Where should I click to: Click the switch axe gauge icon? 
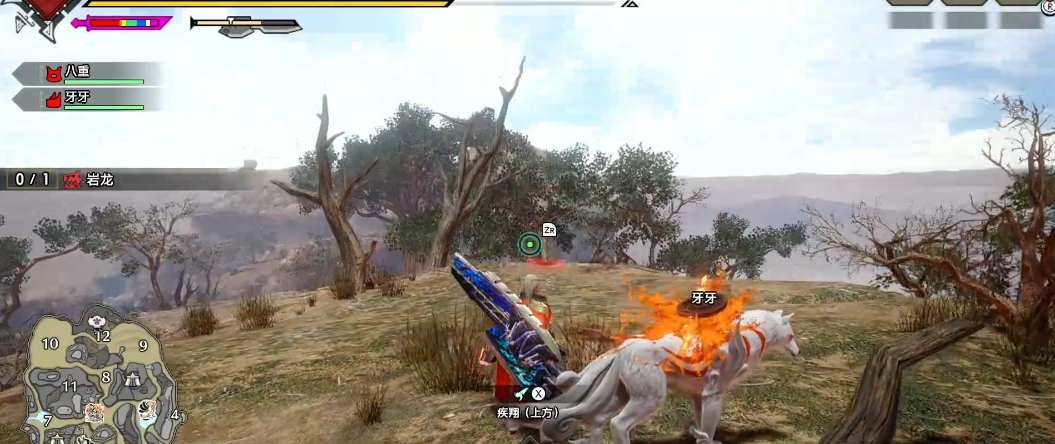click(246, 25)
